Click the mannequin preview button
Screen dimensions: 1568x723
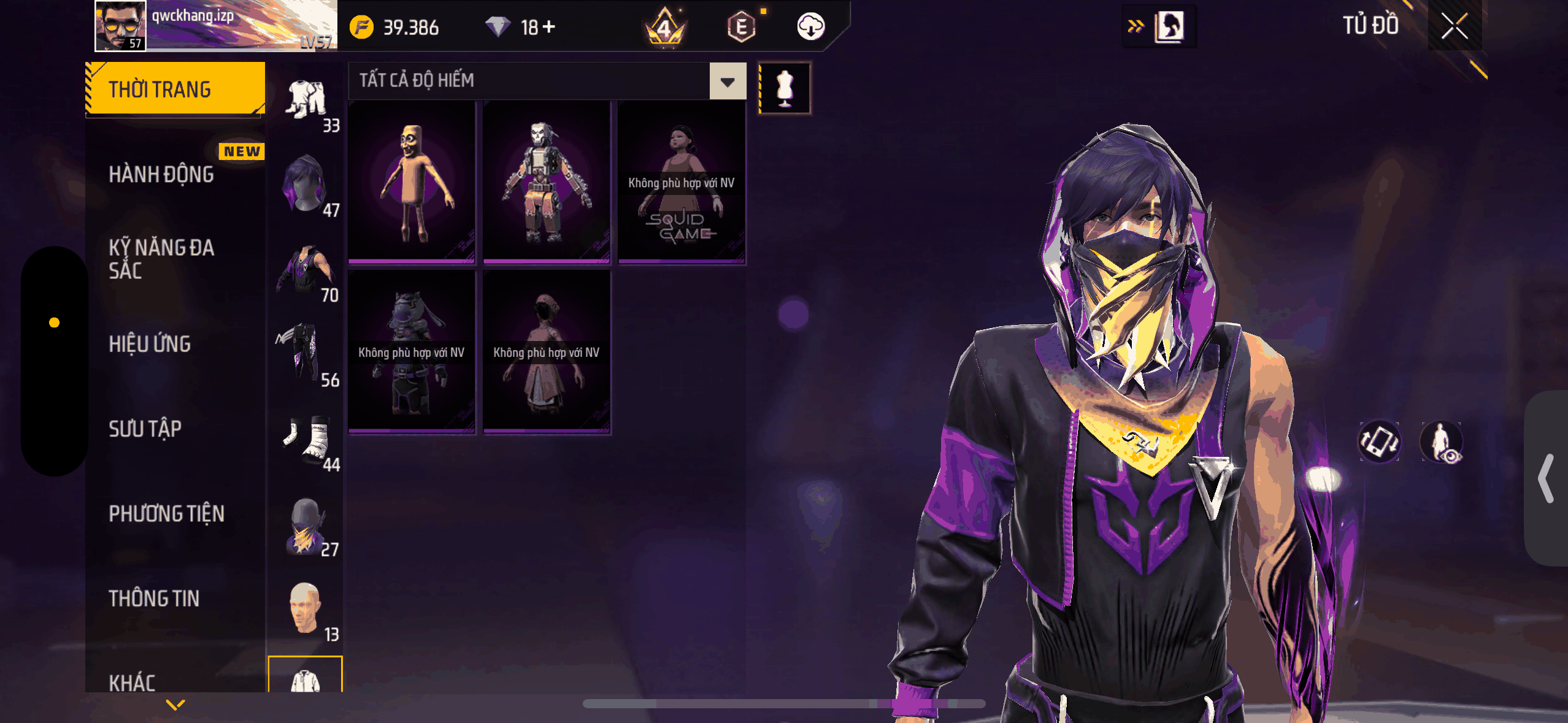pos(785,88)
